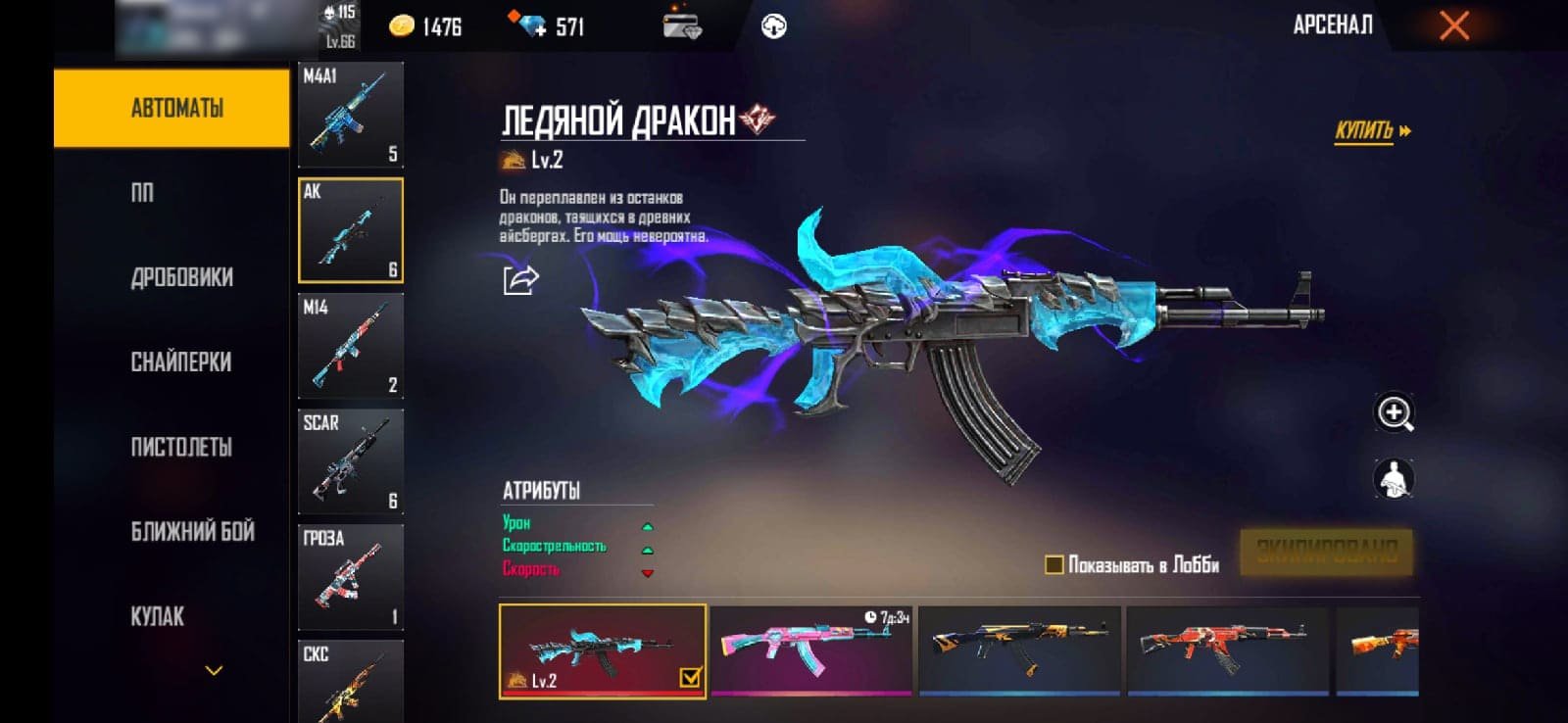Screen dimensions: 1568x723
Task: Switch to the Кулак category
Action: point(158,616)
